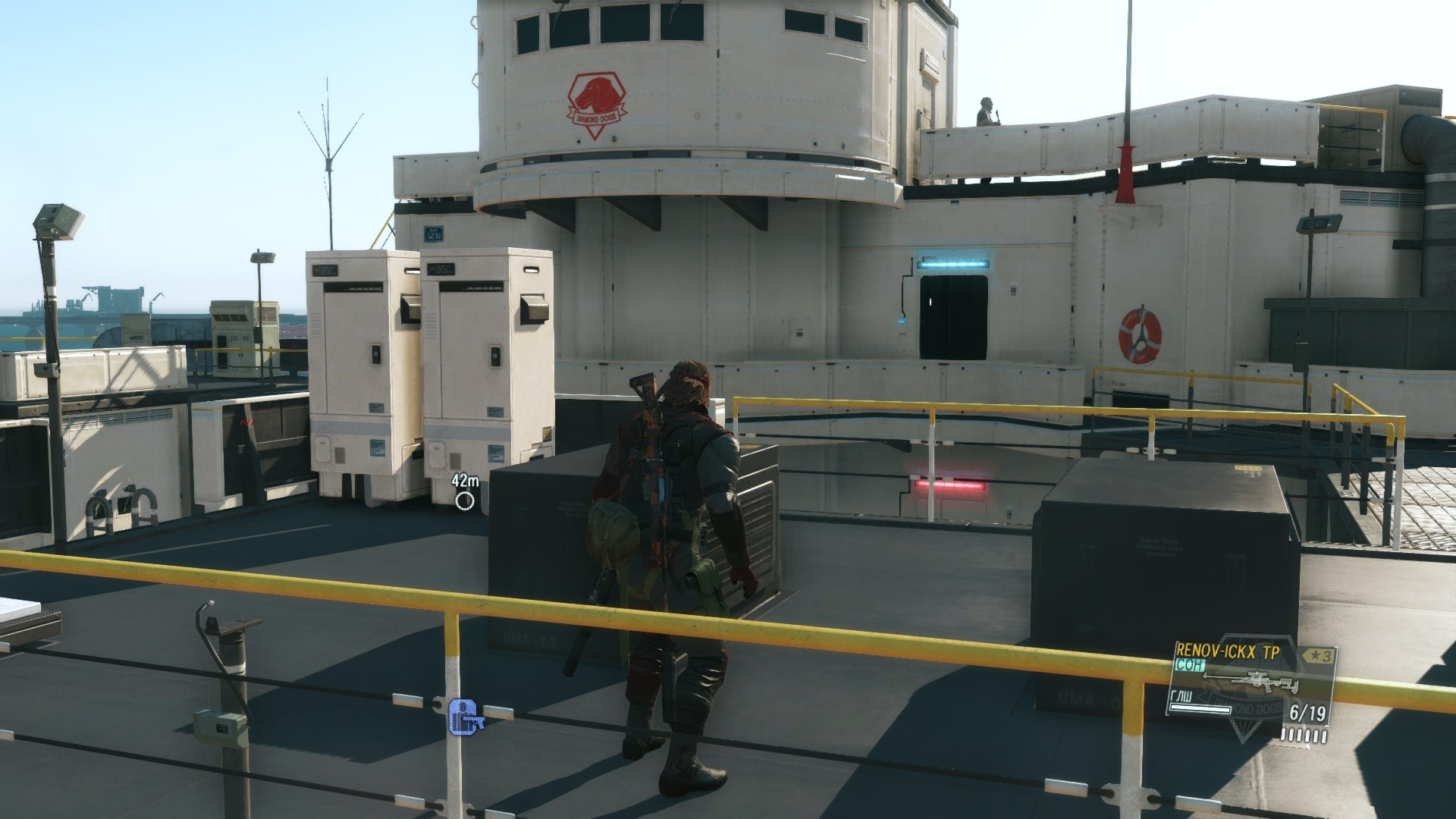The image size is (1456, 819).
Task: Click the blue pistol equip icon near the railing
Action: (463, 716)
